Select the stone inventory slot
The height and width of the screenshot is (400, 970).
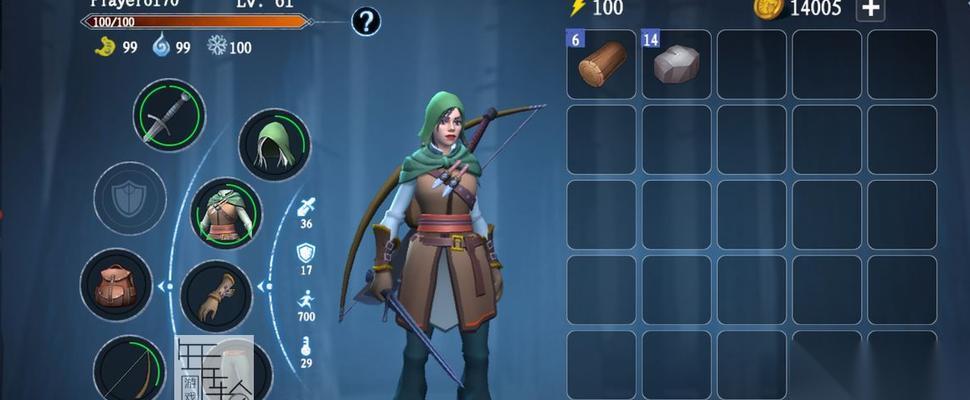pos(677,64)
